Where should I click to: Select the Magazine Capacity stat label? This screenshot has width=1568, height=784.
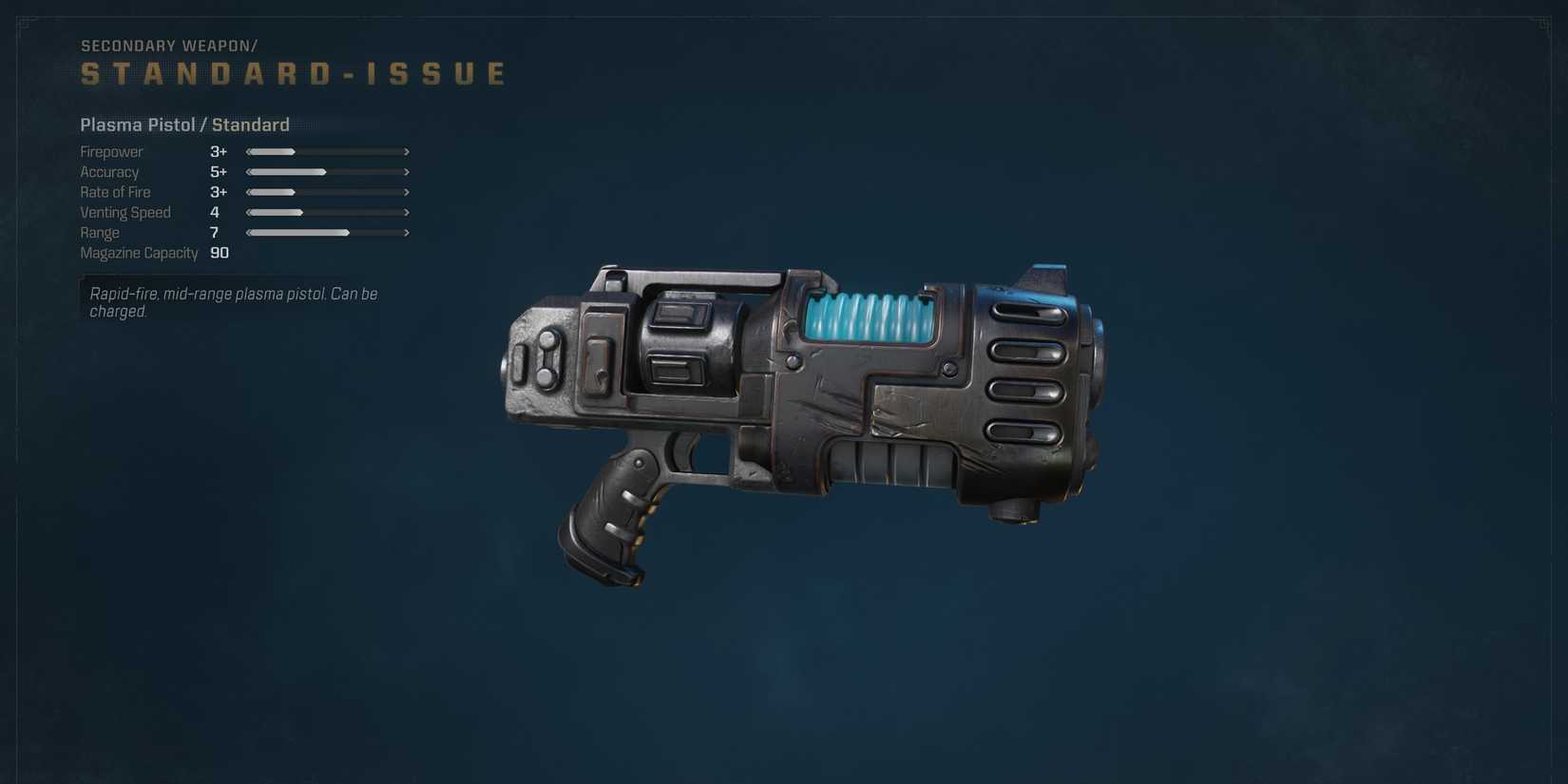point(139,253)
